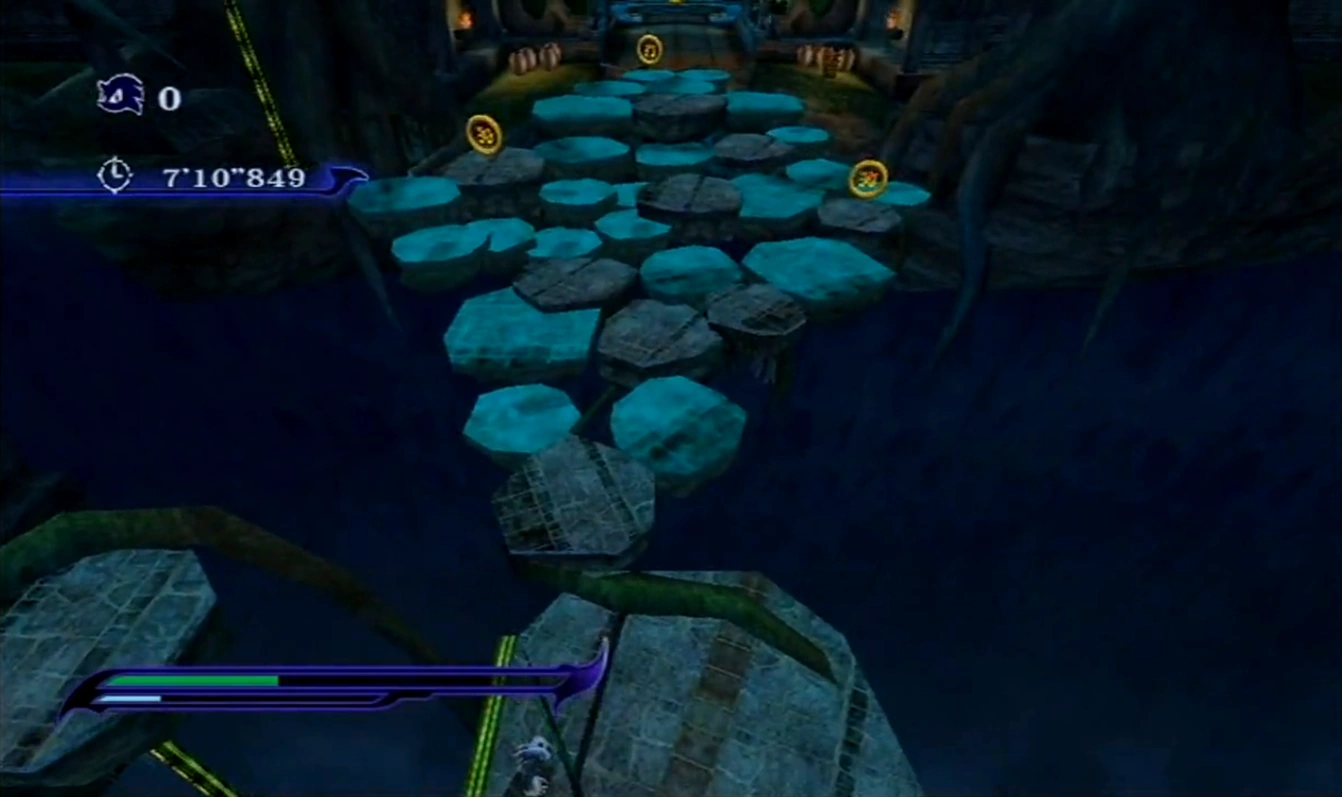
Task: Click the Sonic head lives icon
Action: click(x=121, y=96)
